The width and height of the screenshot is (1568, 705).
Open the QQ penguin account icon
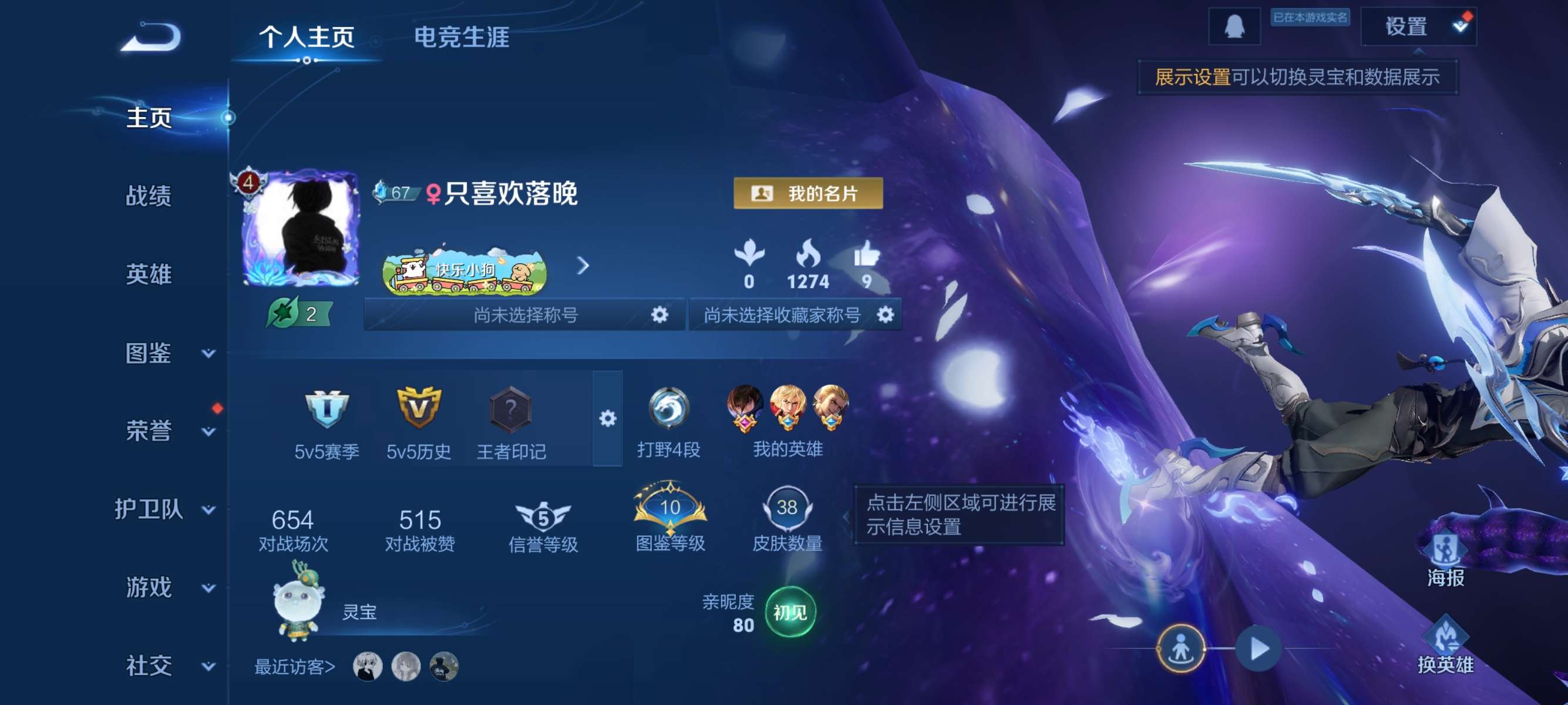pyautogui.click(x=1236, y=28)
